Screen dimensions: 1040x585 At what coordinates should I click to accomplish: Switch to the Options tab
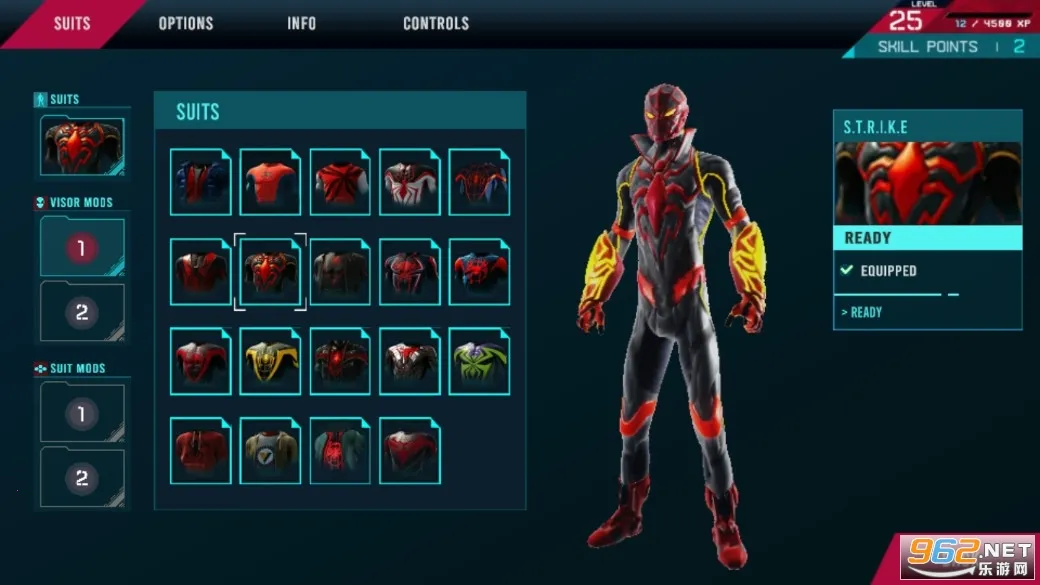[x=186, y=23]
